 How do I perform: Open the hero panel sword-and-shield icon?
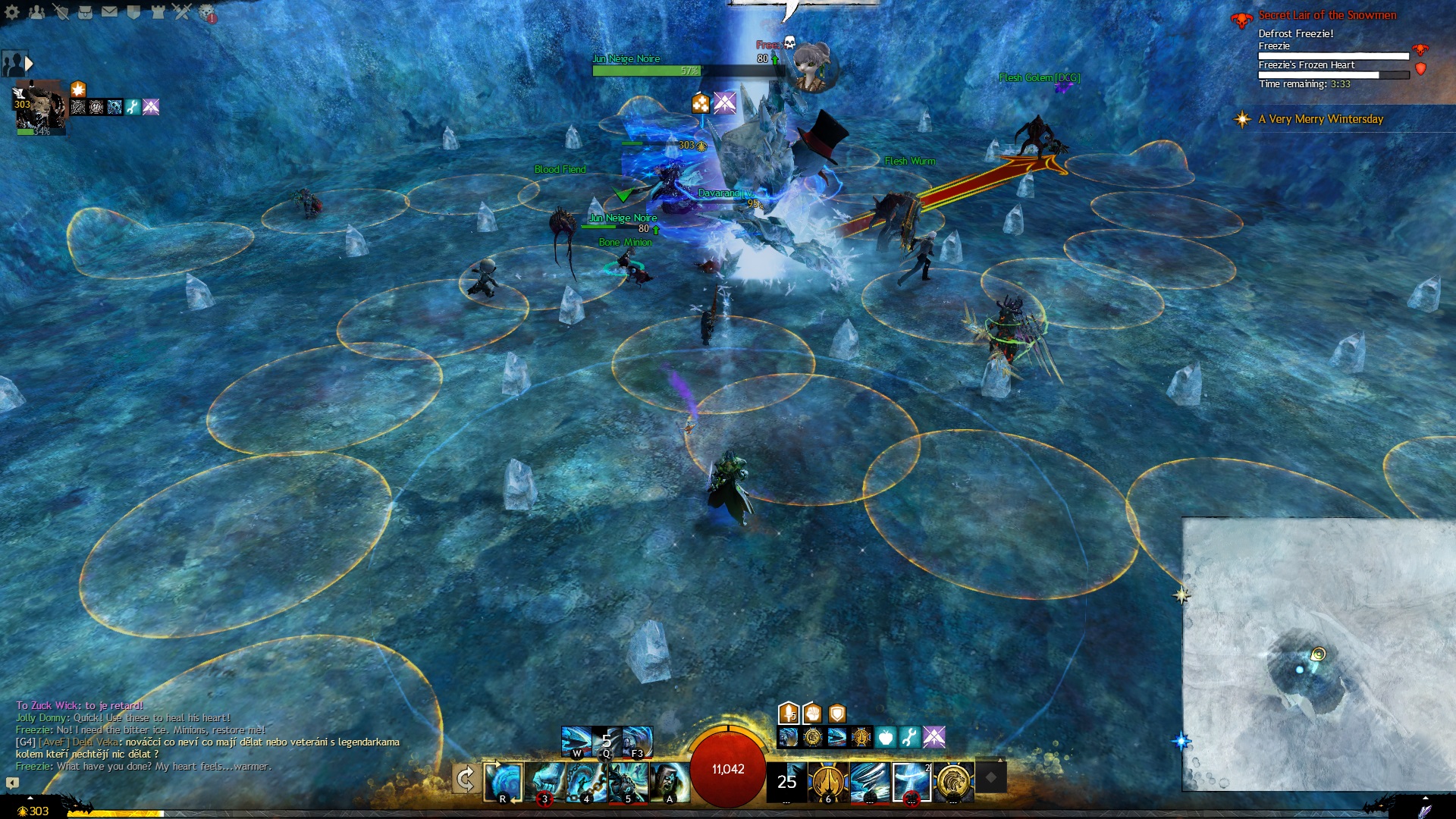(61, 11)
